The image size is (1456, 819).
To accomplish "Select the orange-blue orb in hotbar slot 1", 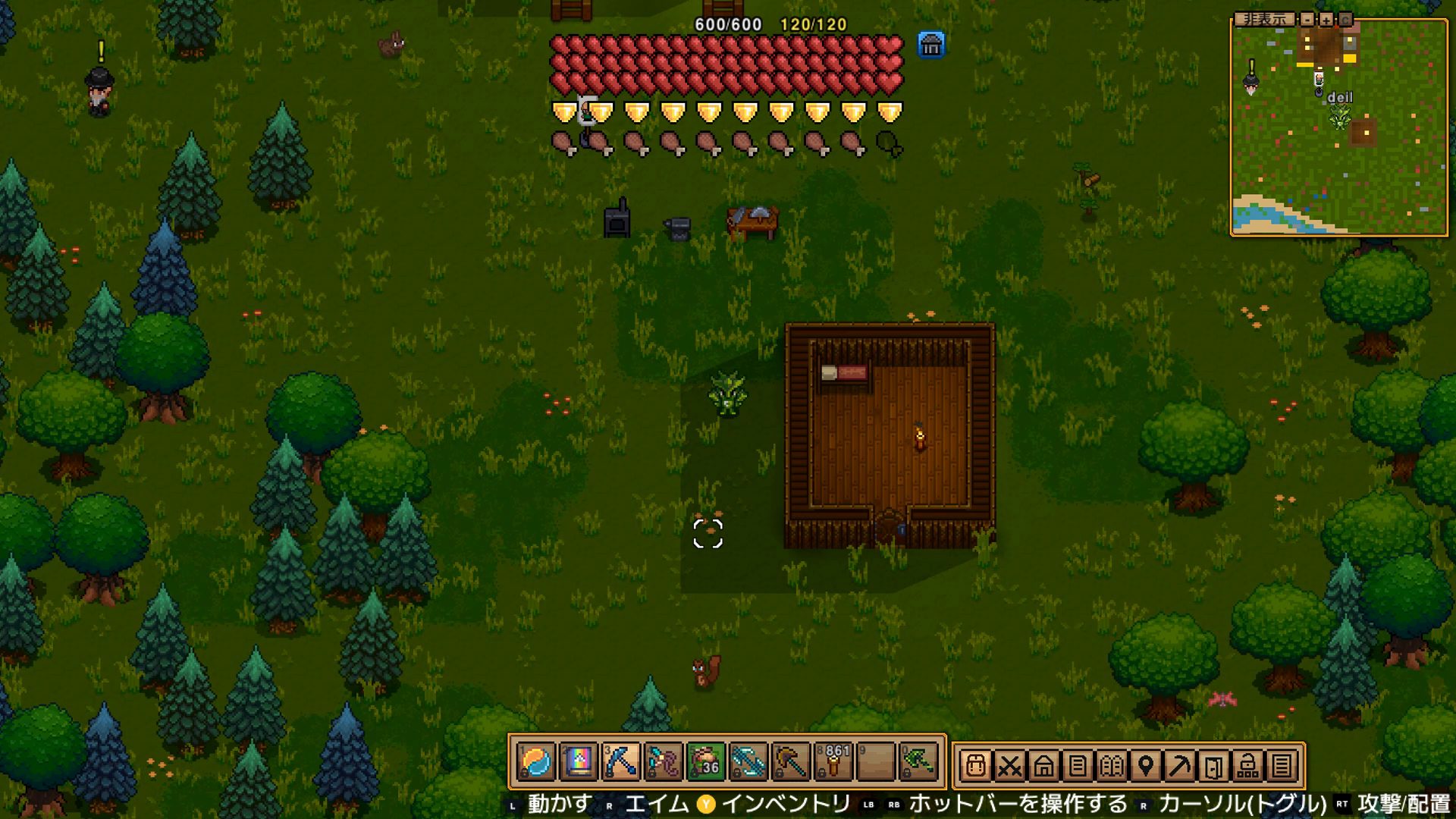I will (x=537, y=762).
